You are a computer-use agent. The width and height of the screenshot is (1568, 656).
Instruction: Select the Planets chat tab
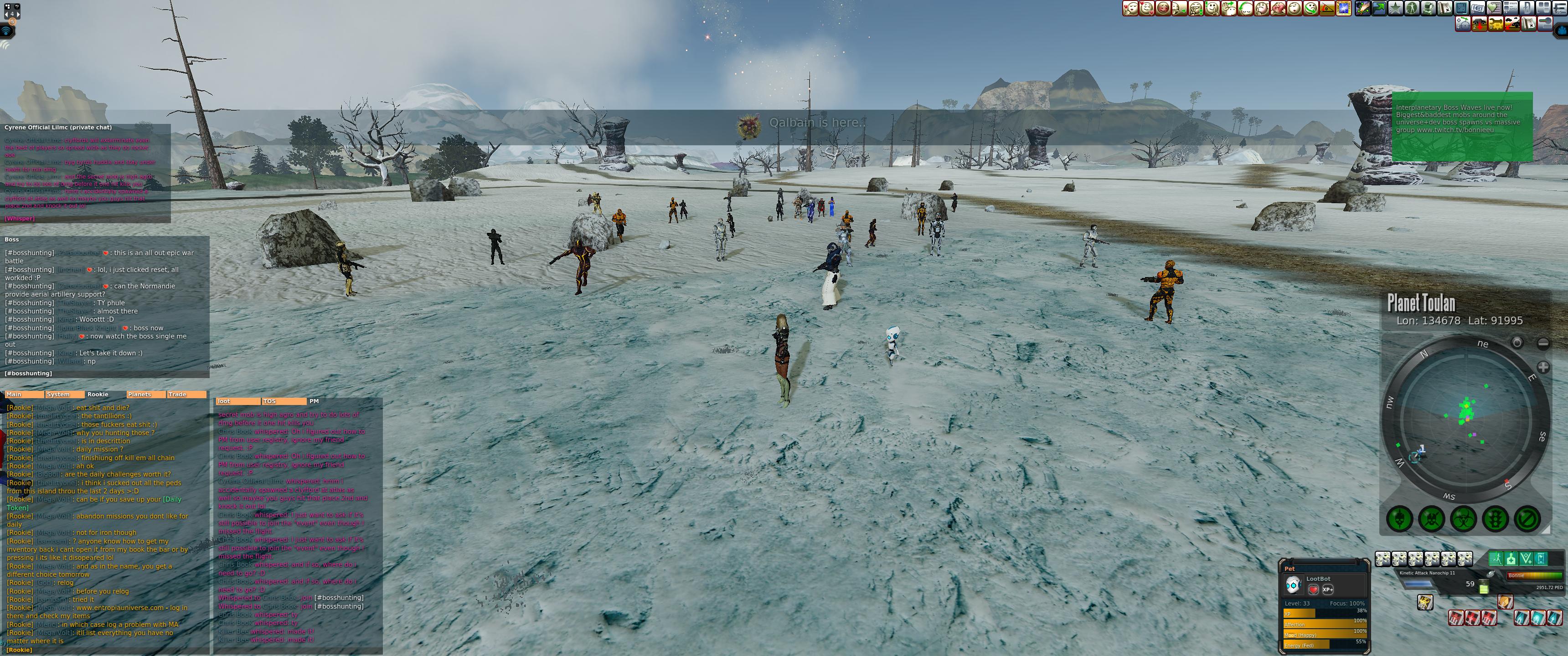point(145,395)
